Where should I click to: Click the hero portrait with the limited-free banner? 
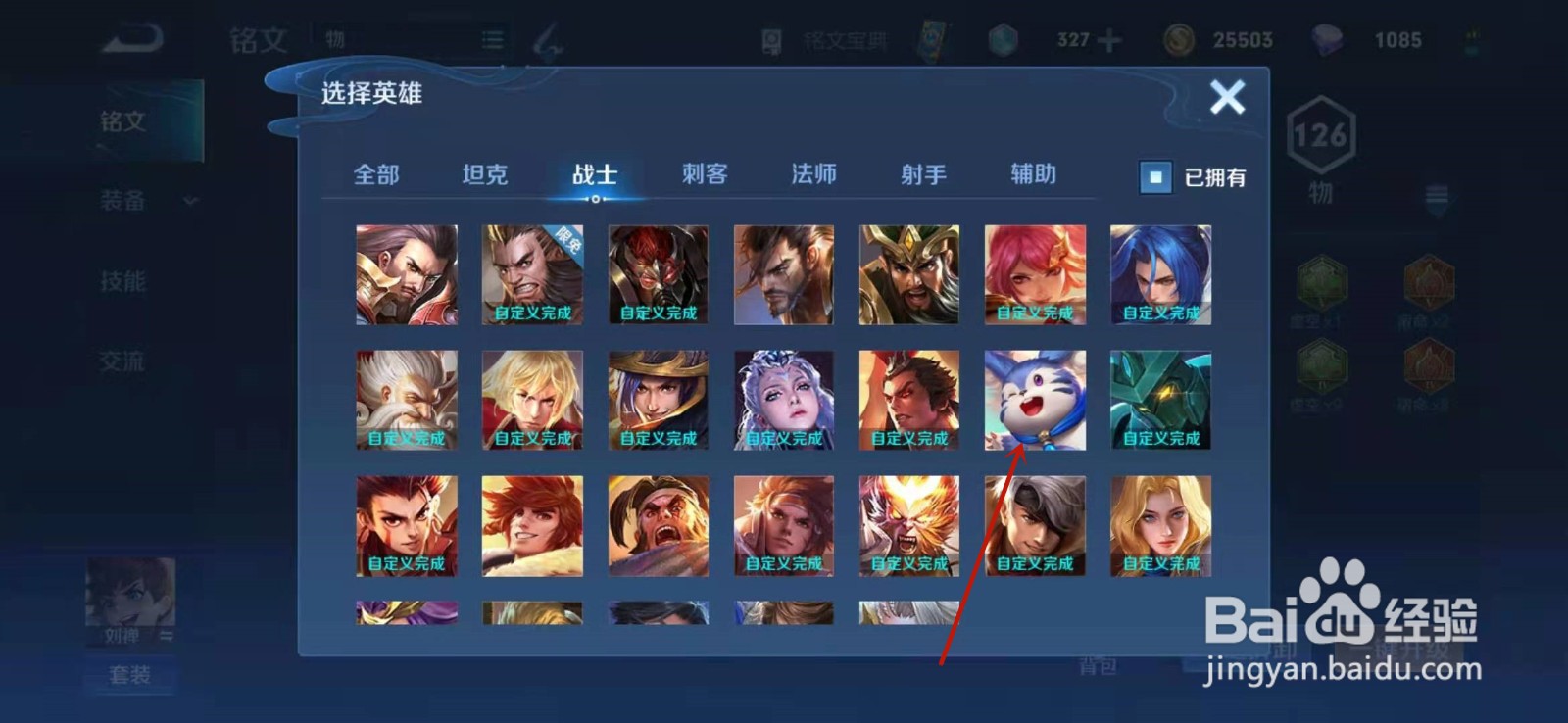click(532, 274)
